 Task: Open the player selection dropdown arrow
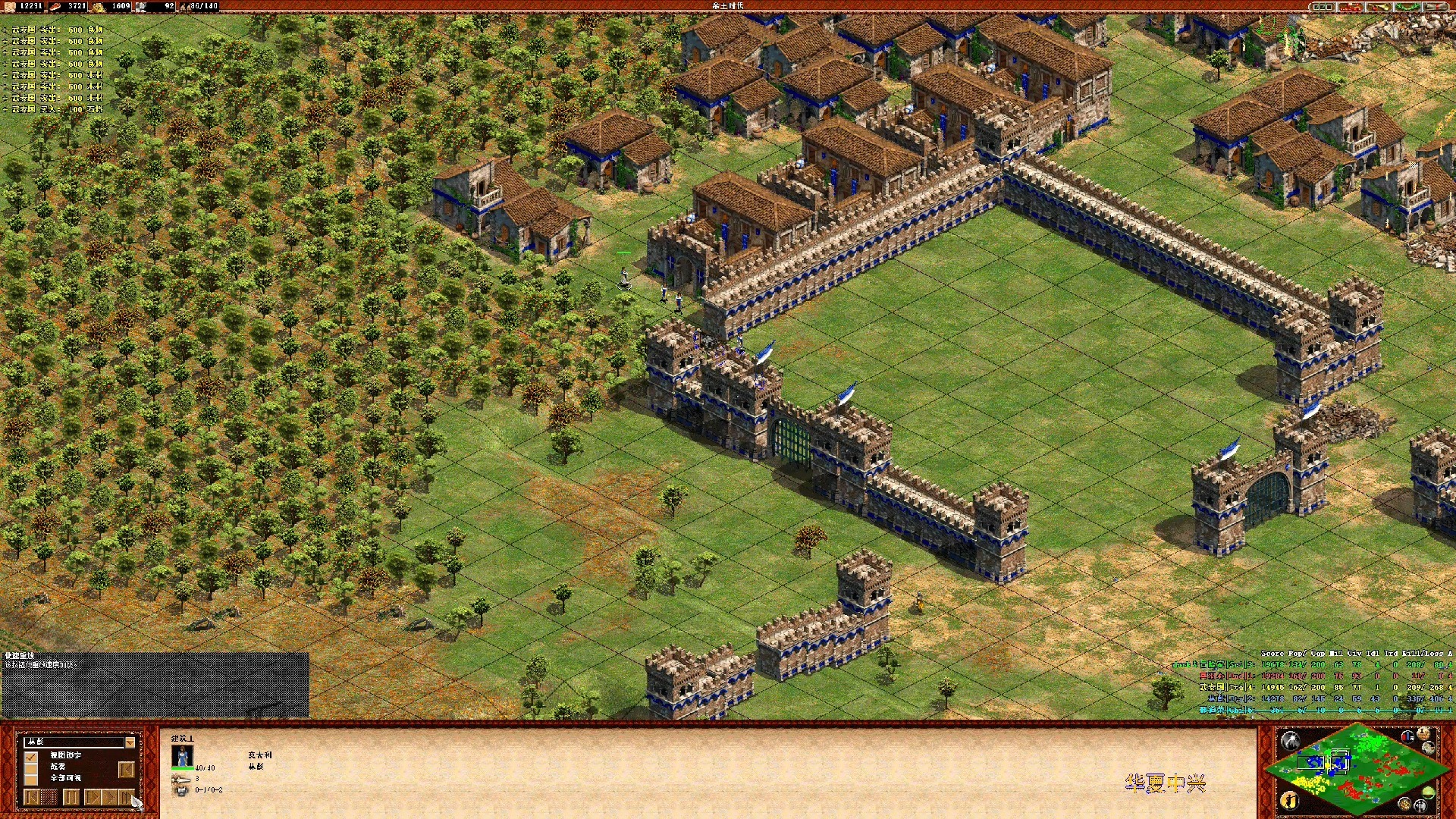click(130, 742)
